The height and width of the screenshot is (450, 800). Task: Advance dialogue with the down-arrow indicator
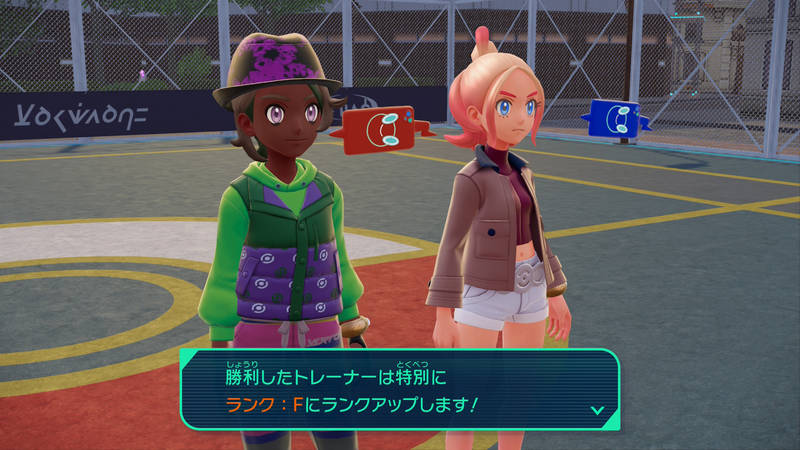tap(597, 409)
